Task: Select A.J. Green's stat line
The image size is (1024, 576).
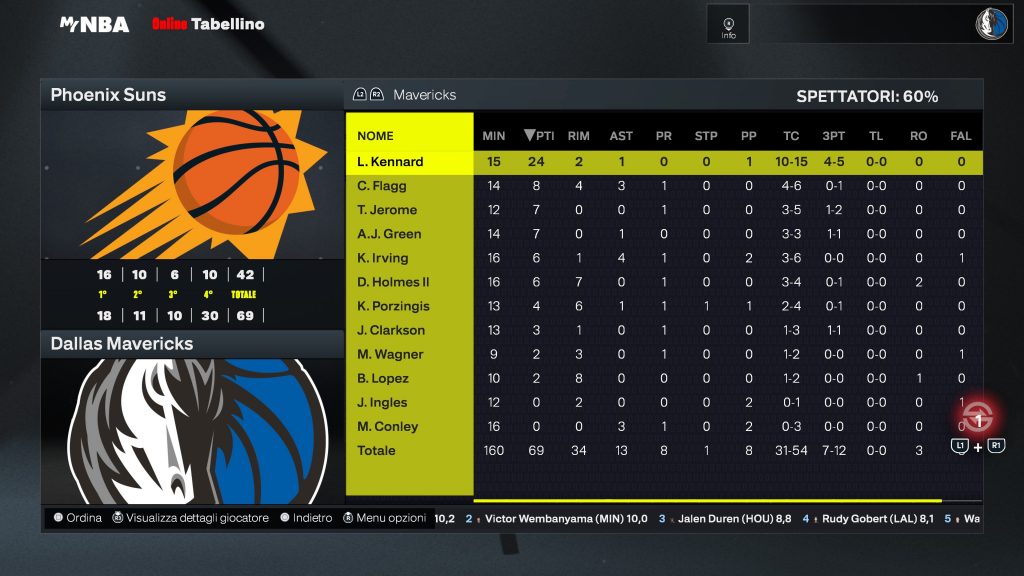Action: [x=389, y=234]
